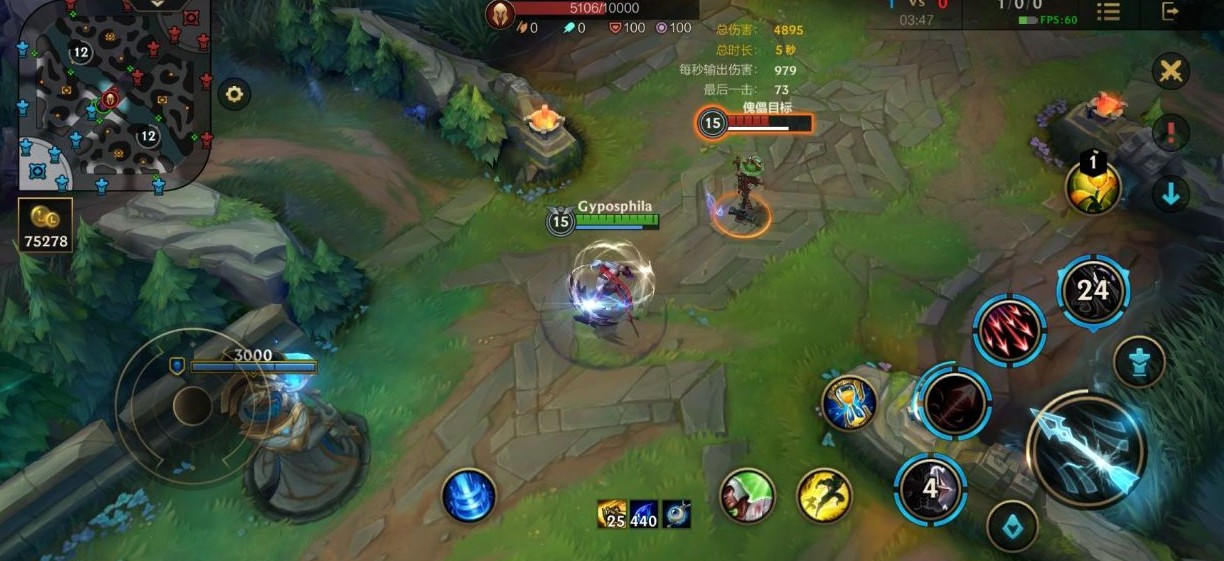This screenshot has height=561, width=1224.
Task: Cast the green hooded figure summoner spell
Action: coord(747,495)
